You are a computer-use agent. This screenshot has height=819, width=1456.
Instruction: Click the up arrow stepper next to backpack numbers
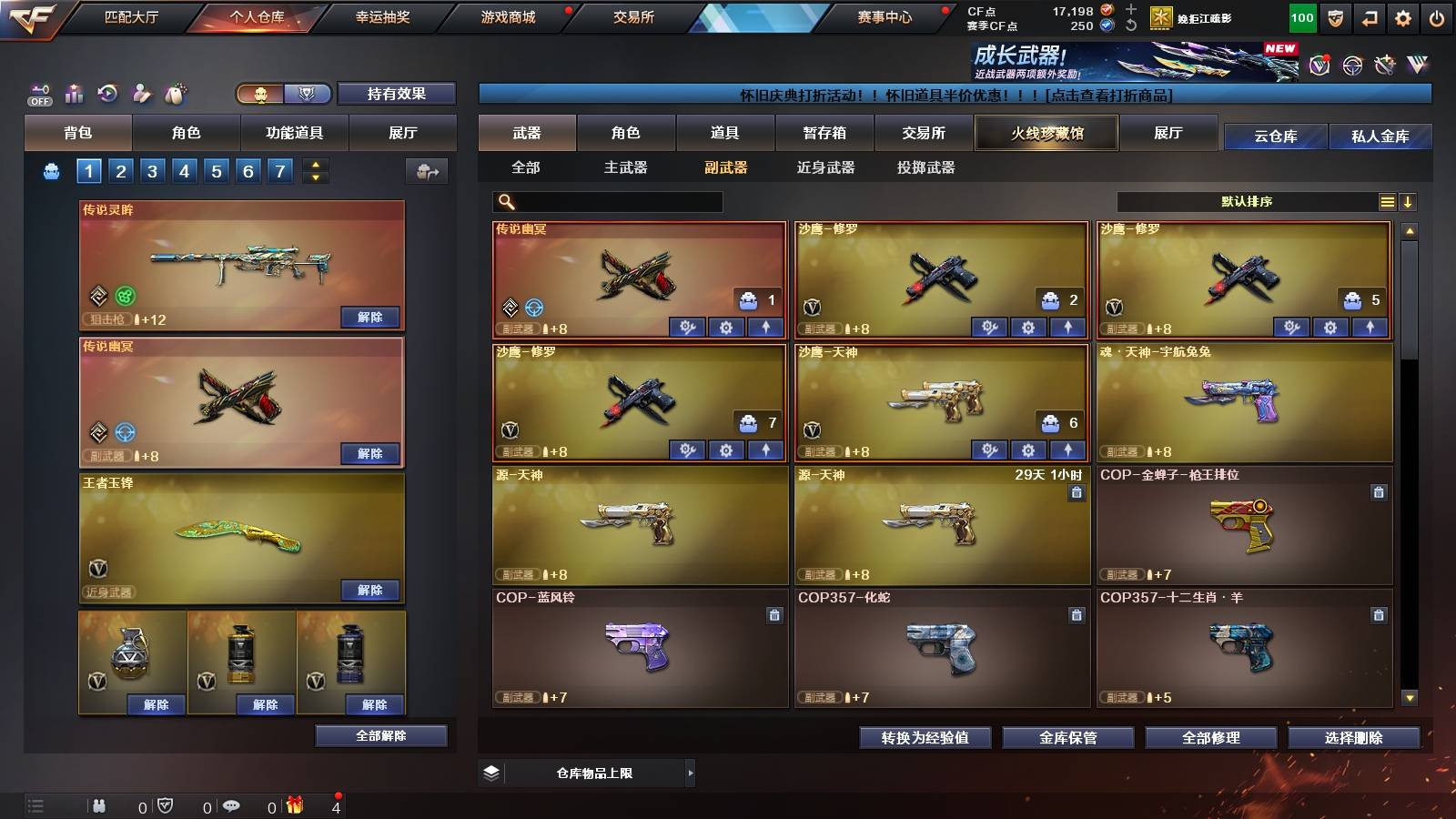pos(316,166)
